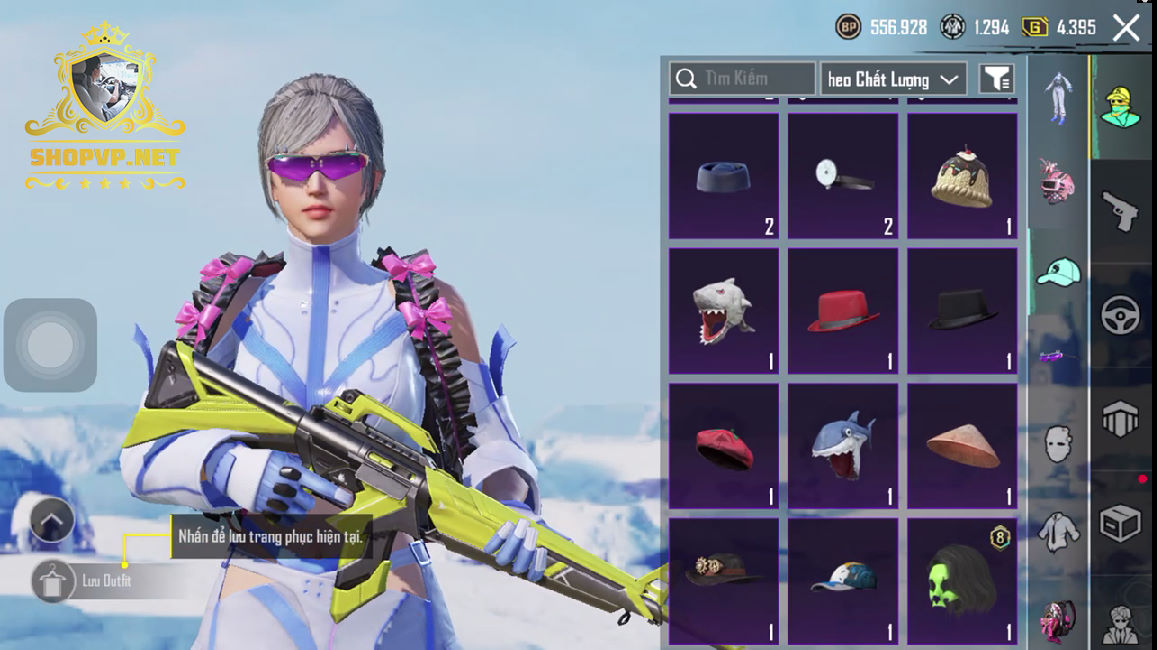Select the conical straw hat
1157x650 pixels.
pyautogui.click(x=962, y=446)
